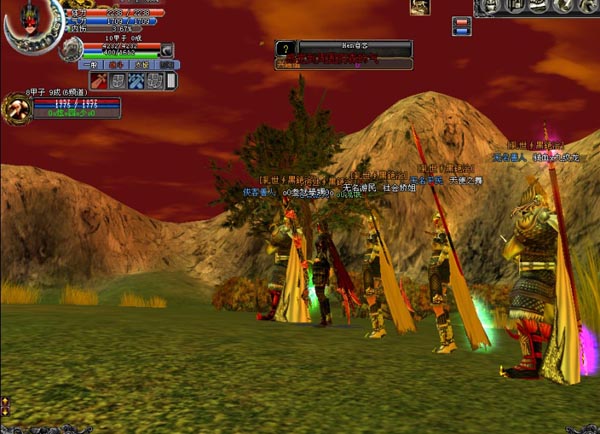The height and width of the screenshot is (434, 600).
Task: Select the first pet command tab
Action: point(90,64)
